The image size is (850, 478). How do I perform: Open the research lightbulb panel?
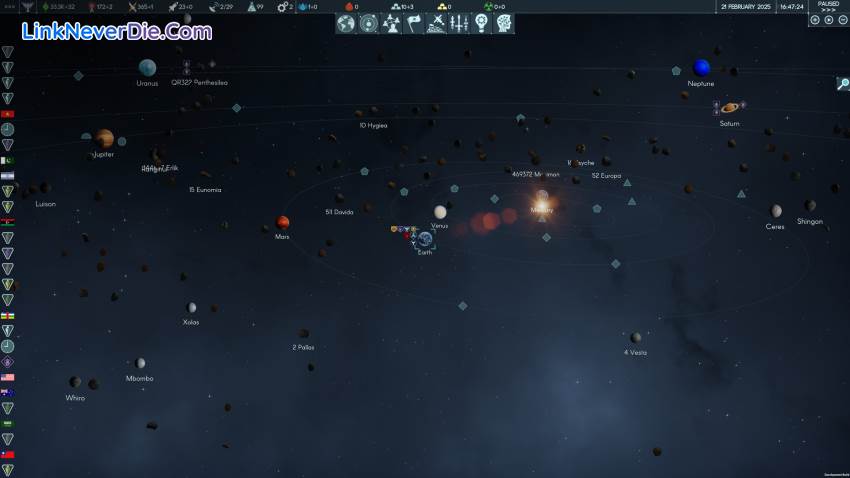(x=481, y=23)
